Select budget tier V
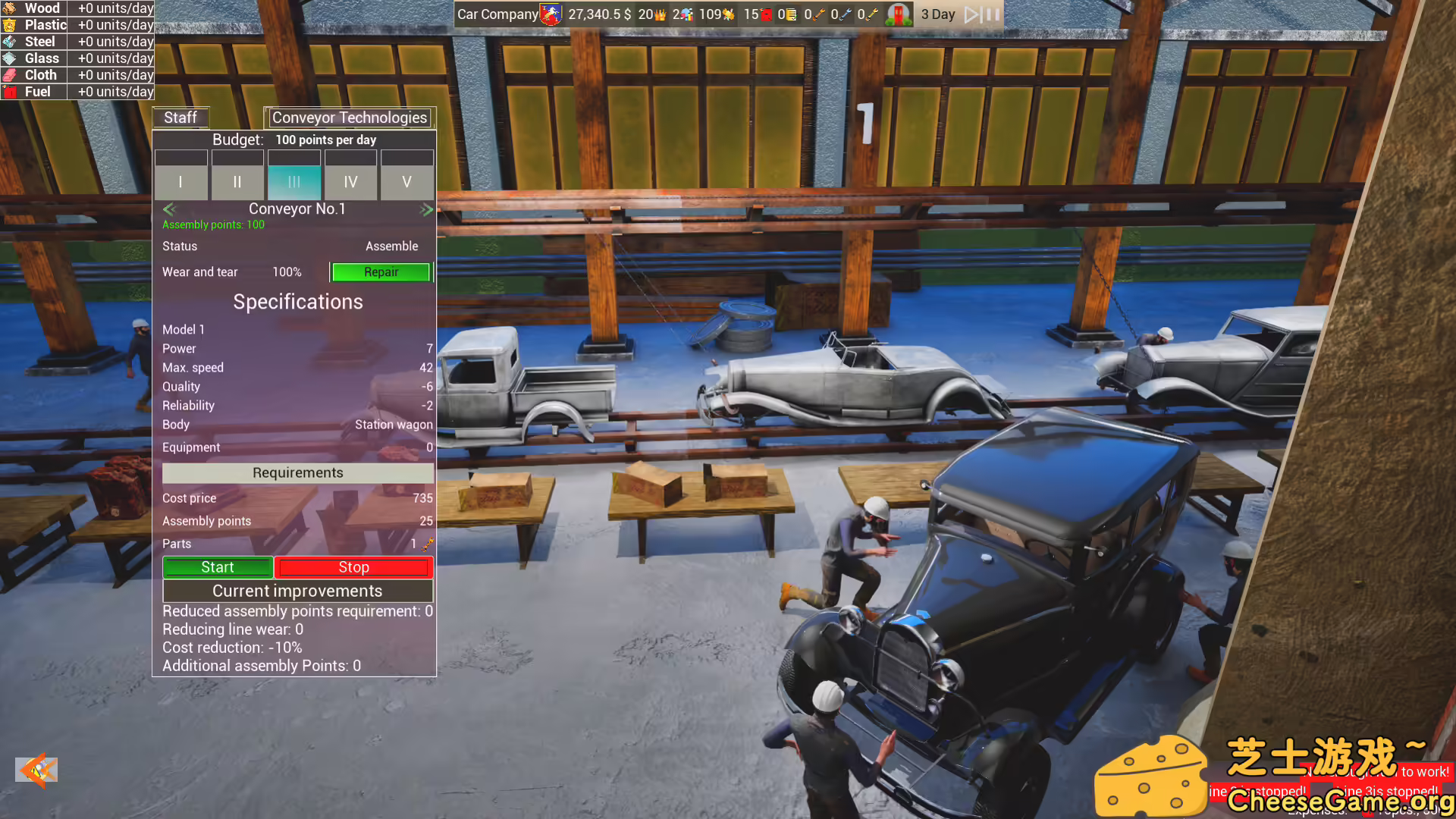This screenshot has width=1456, height=819. pos(407,182)
